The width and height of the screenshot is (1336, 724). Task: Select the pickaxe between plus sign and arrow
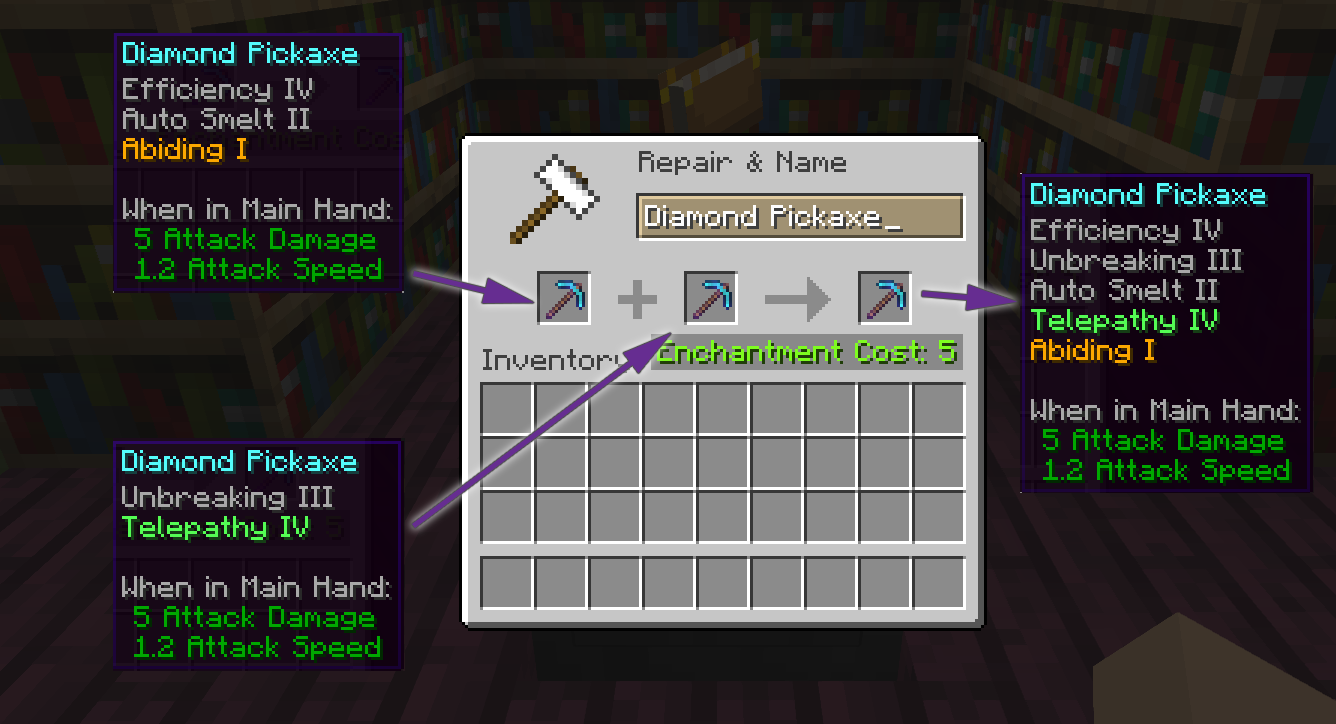click(711, 298)
